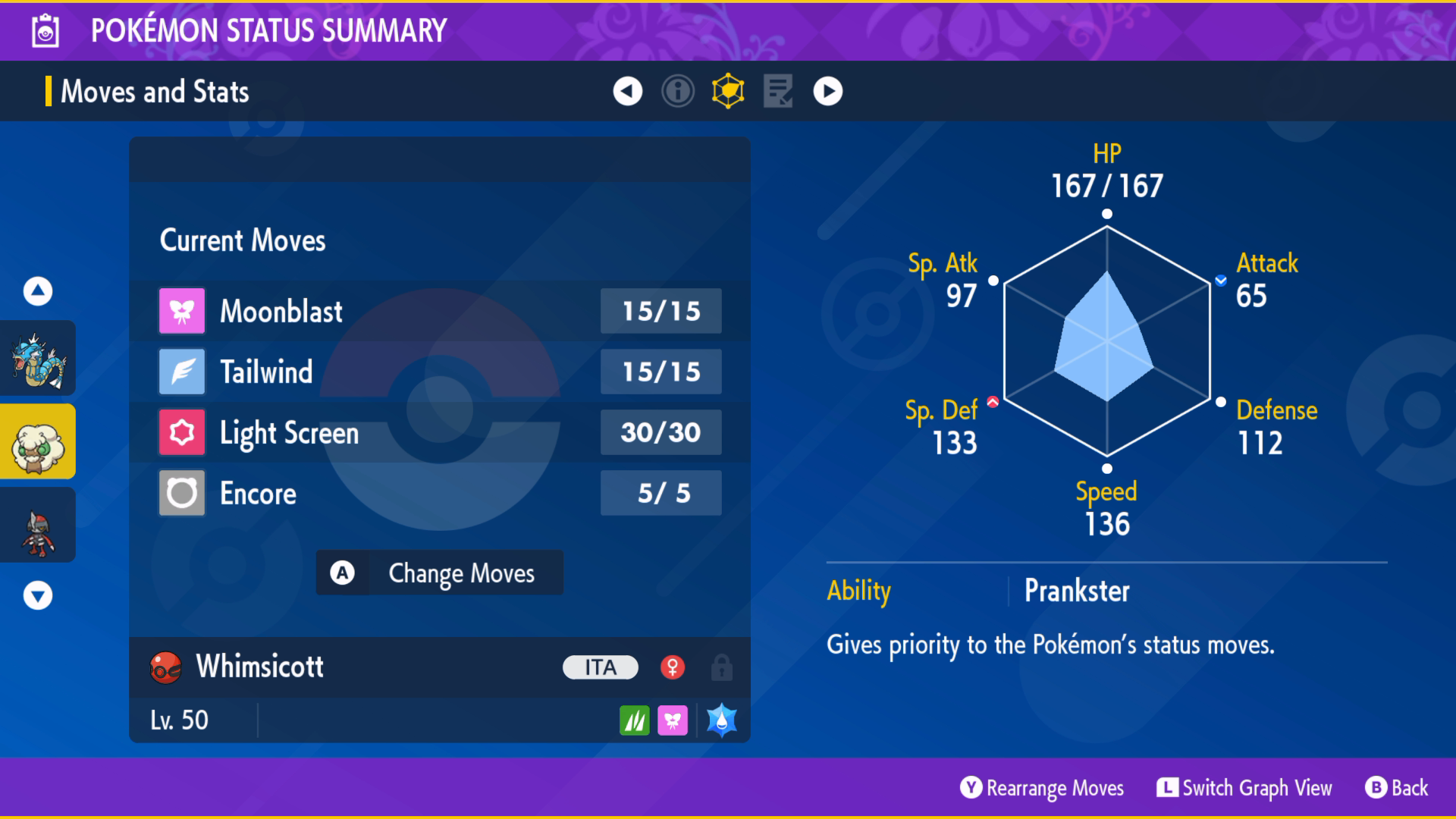Click the right navigation arrow in the header
1456x819 pixels.
tap(828, 91)
